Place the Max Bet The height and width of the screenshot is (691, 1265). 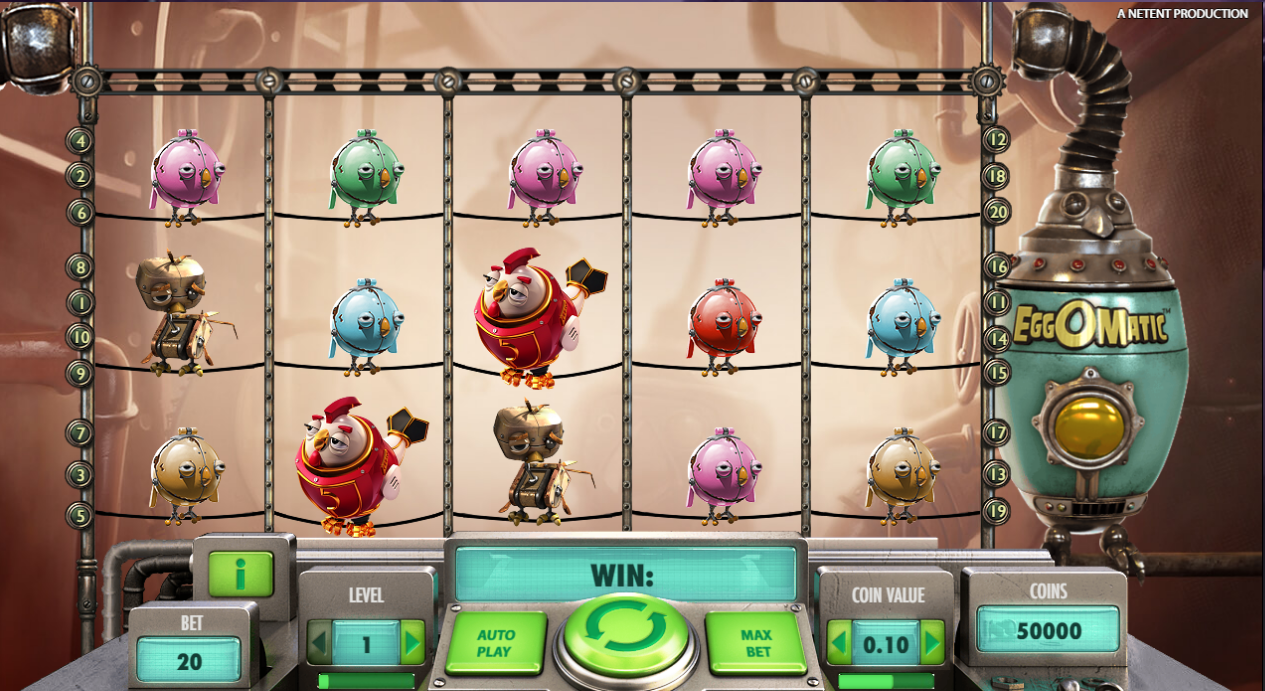(x=756, y=643)
